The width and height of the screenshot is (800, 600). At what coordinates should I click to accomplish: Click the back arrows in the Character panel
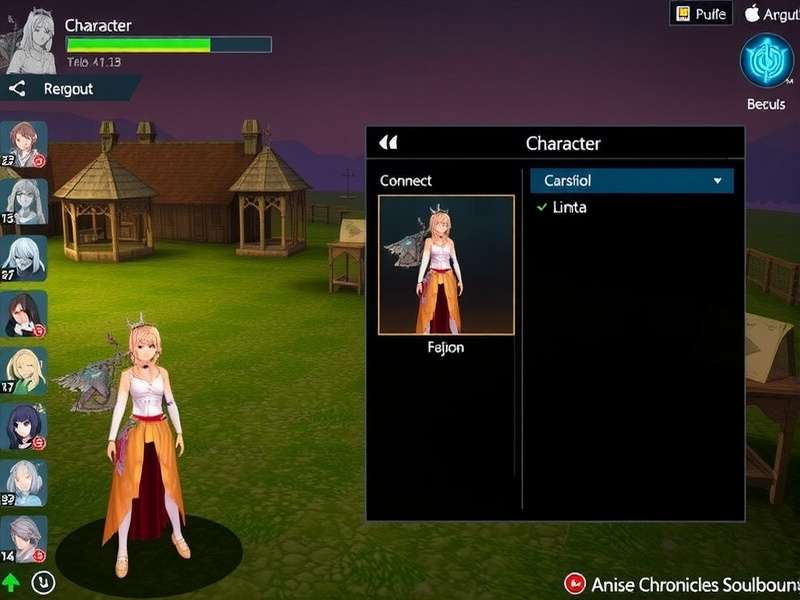[x=389, y=143]
